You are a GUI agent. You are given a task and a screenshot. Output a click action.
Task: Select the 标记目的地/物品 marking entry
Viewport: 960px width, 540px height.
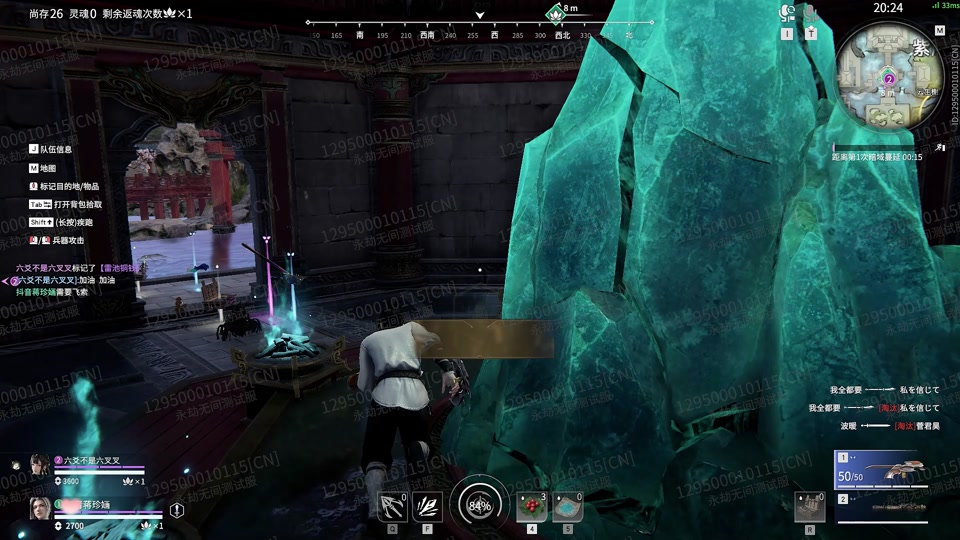[x=69, y=186]
